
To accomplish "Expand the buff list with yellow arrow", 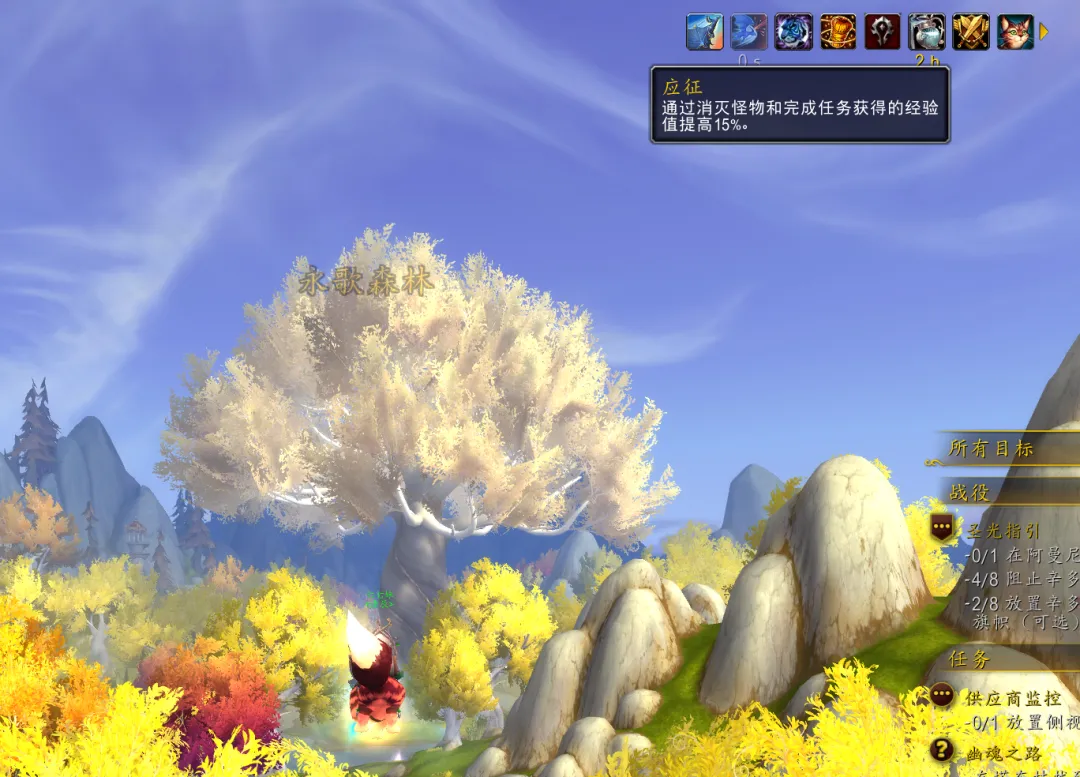I will pos(1044,32).
